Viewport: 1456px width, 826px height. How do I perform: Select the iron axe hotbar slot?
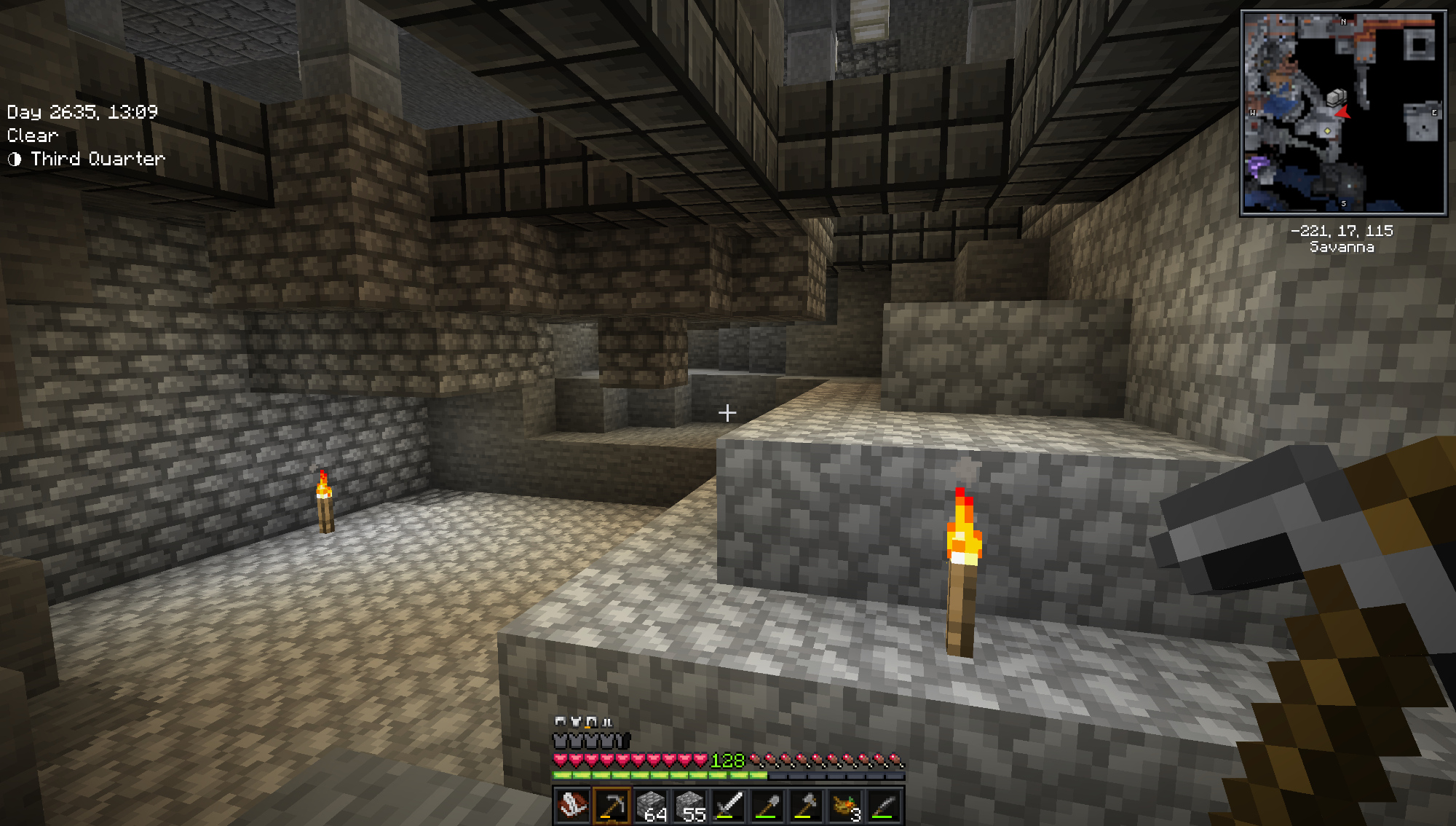807,806
